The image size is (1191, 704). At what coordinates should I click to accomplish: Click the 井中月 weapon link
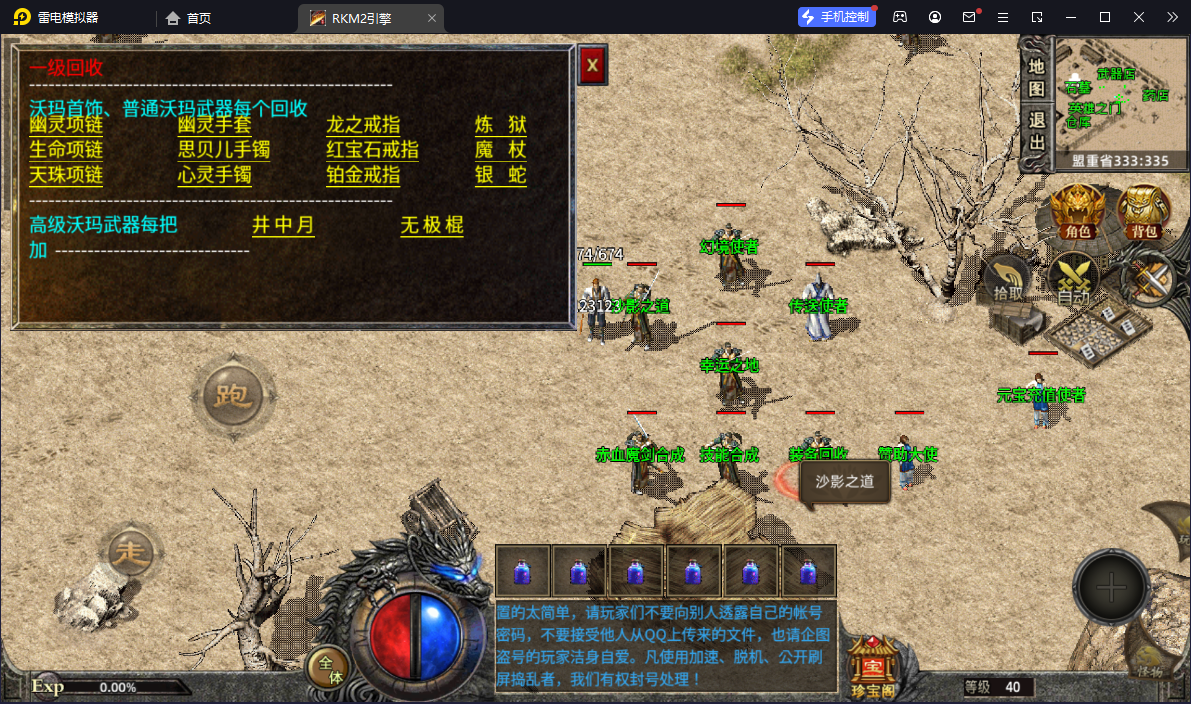tap(283, 225)
